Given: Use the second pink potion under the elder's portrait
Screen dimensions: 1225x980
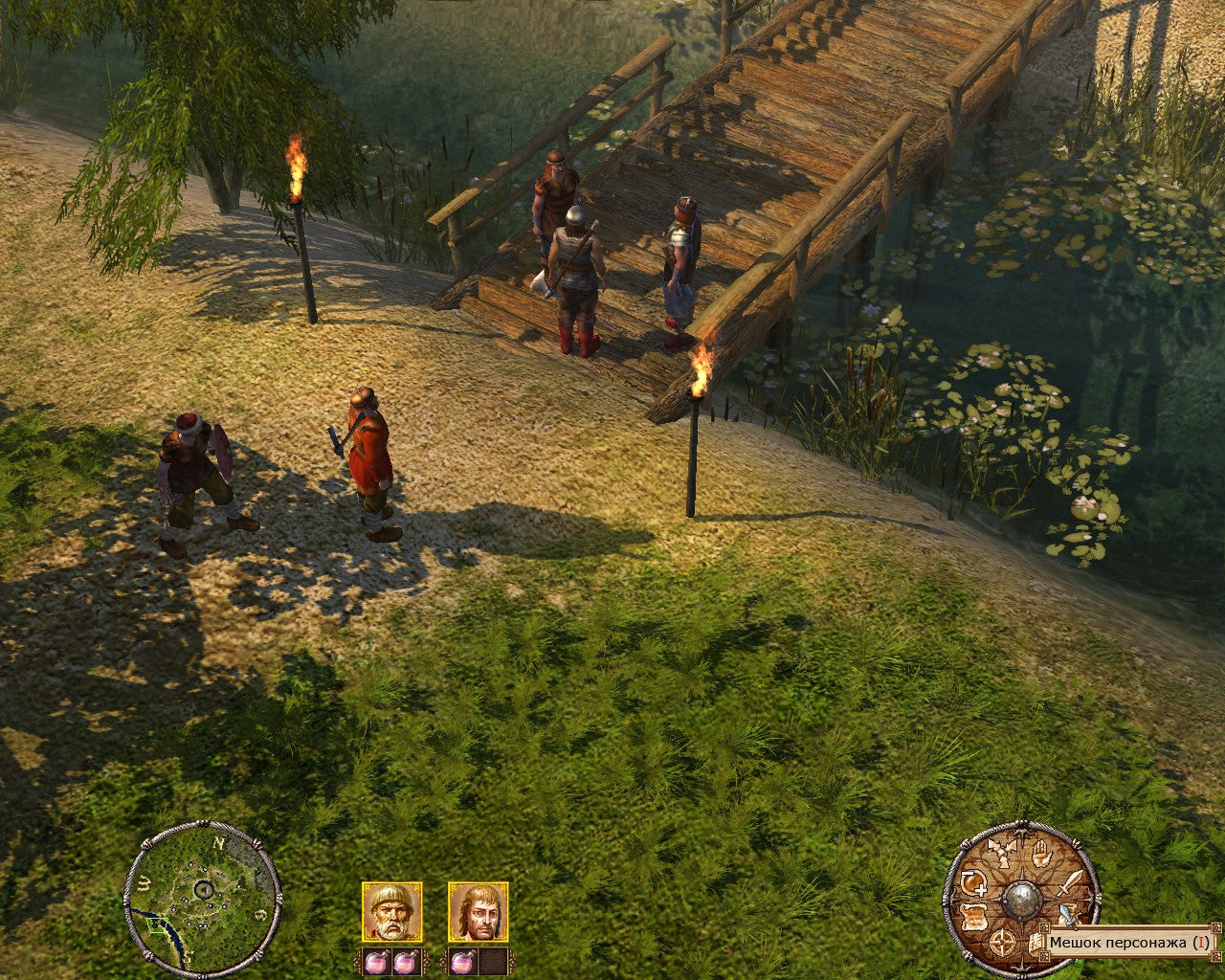Looking at the screenshot, I should coord(406,962).
